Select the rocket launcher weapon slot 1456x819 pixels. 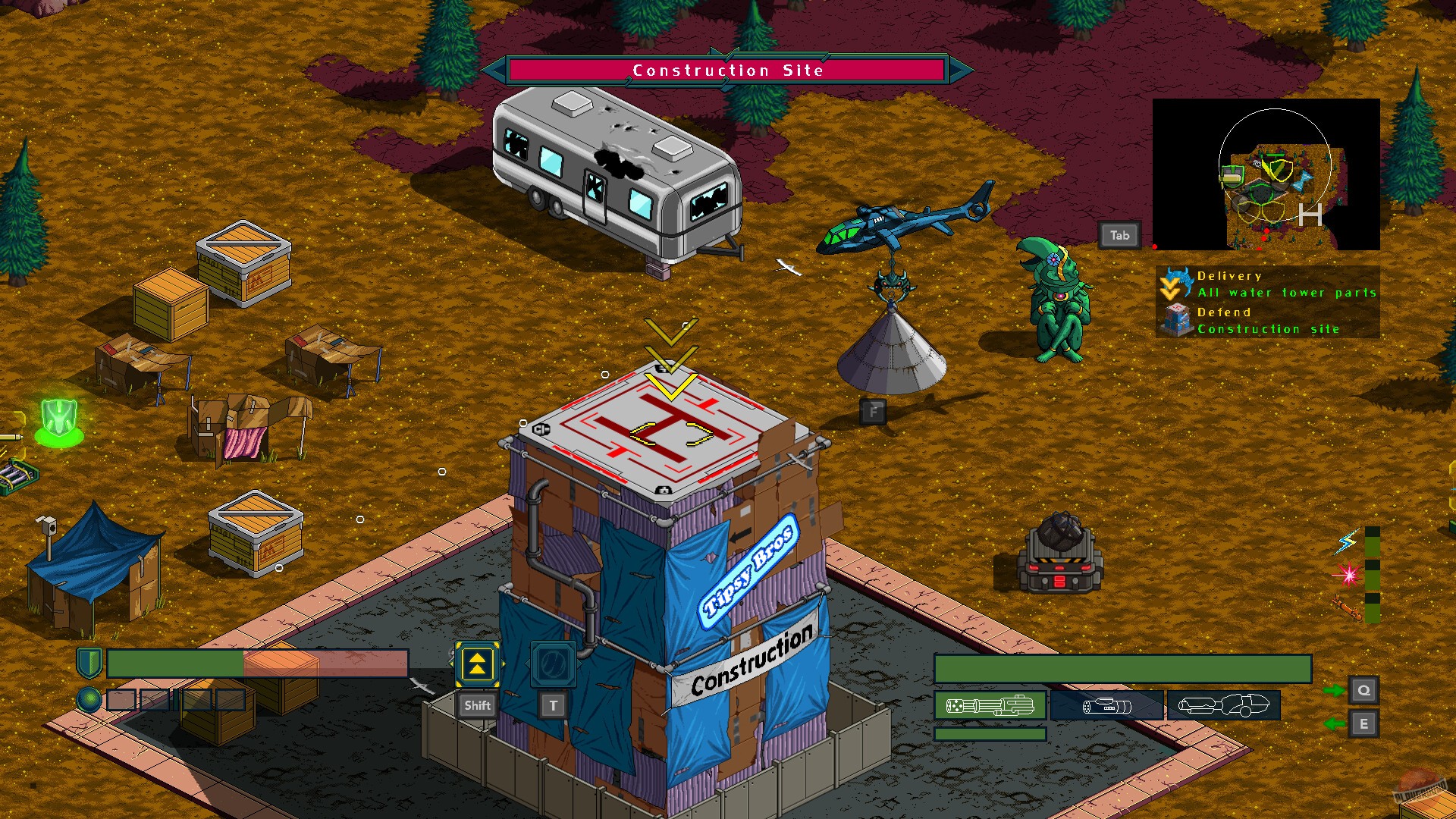point(1107,704)
